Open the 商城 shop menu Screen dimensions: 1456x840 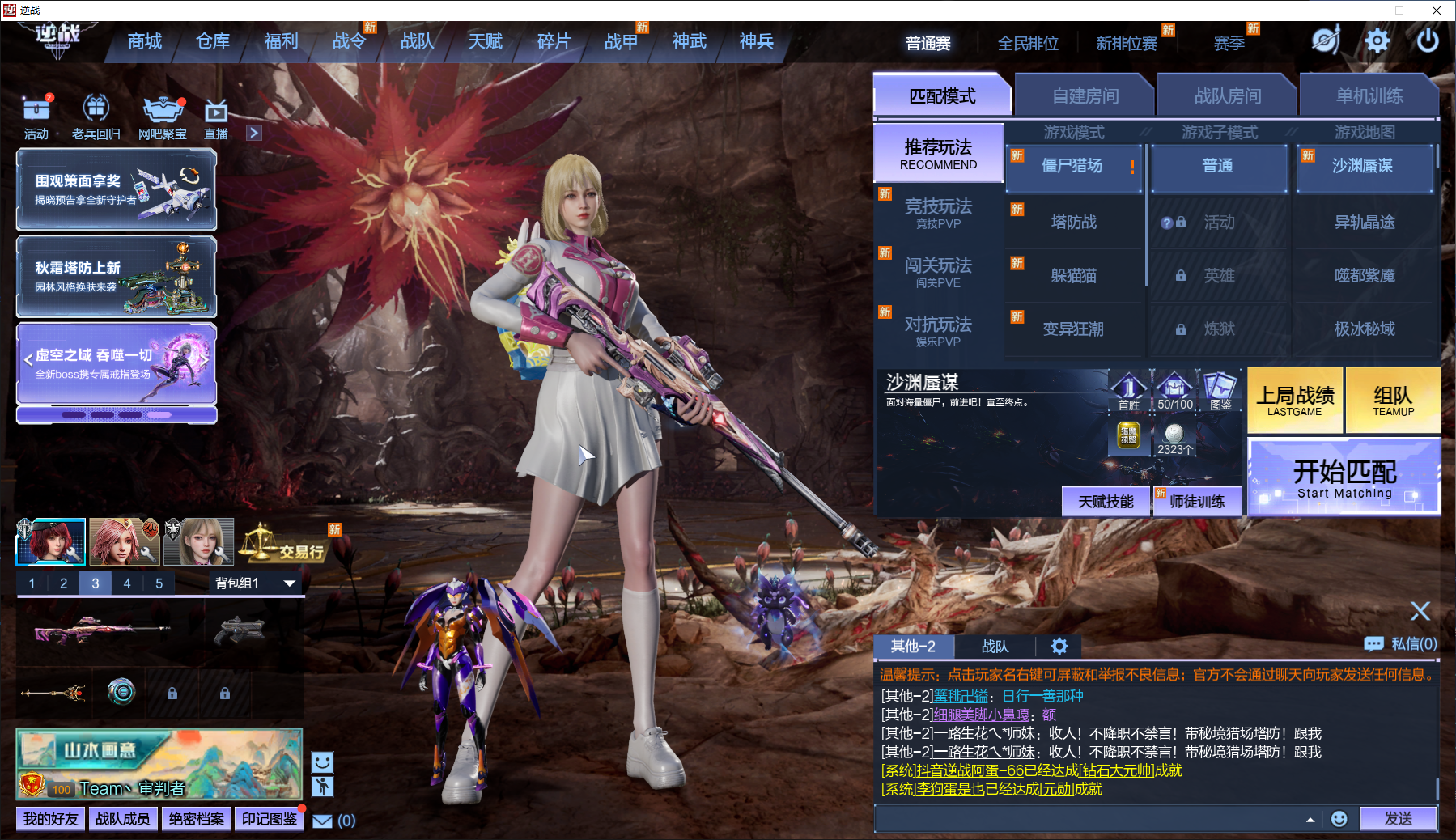145,41
